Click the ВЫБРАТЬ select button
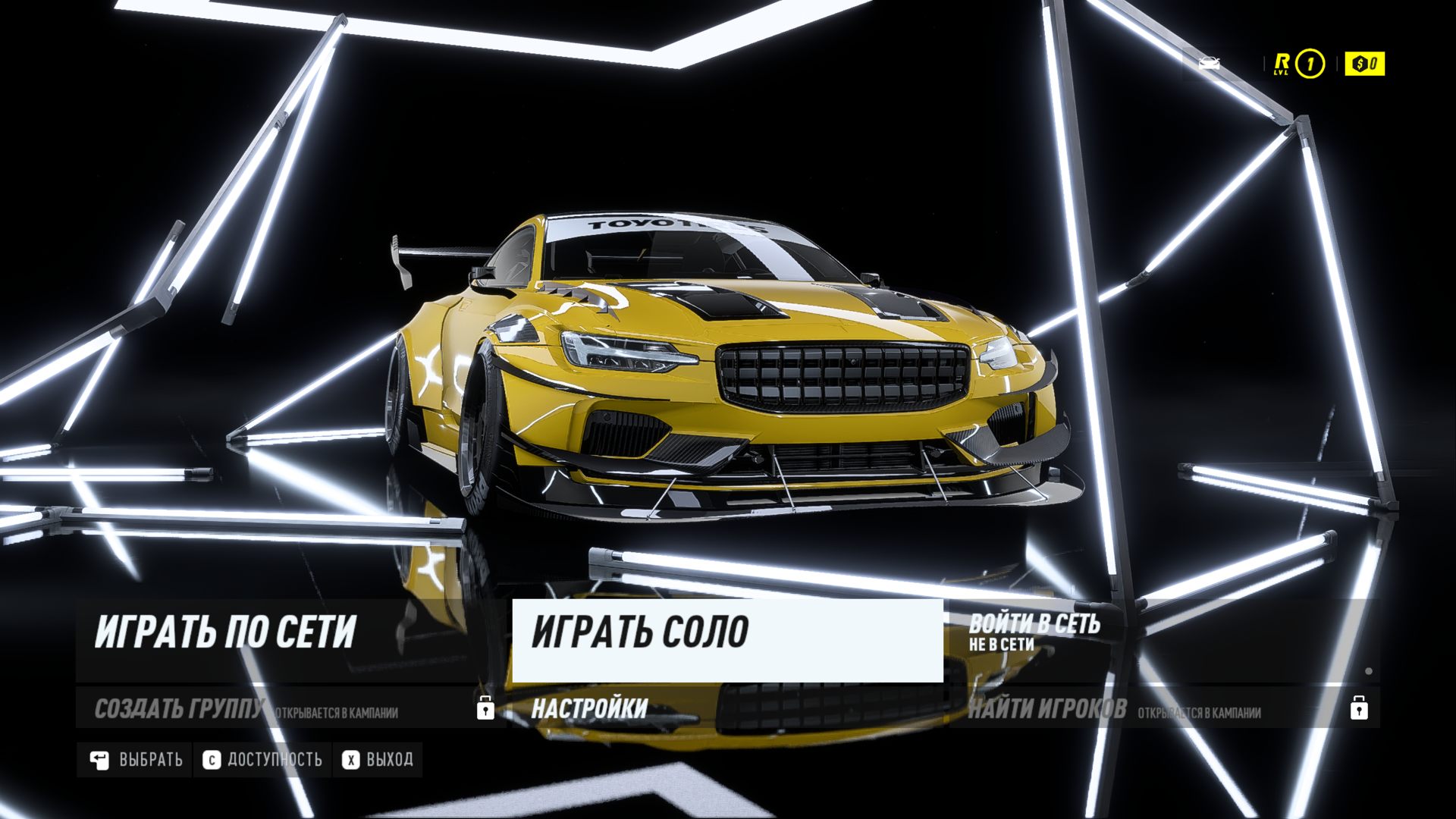Viewport: 1456px width, 819px height. click(136, 760)
